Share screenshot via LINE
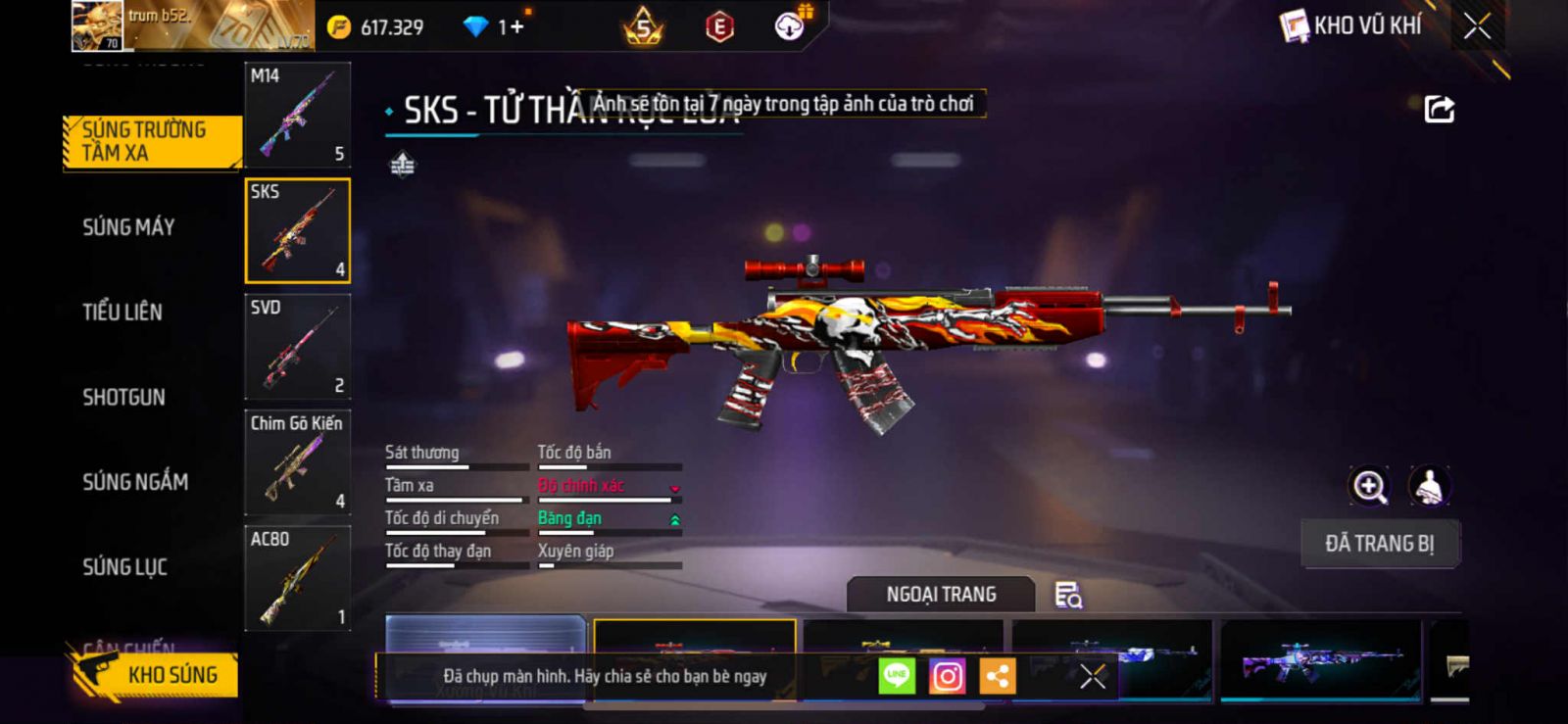The width and height of the screenshot is (1568, 724). (x=897, y=676)
